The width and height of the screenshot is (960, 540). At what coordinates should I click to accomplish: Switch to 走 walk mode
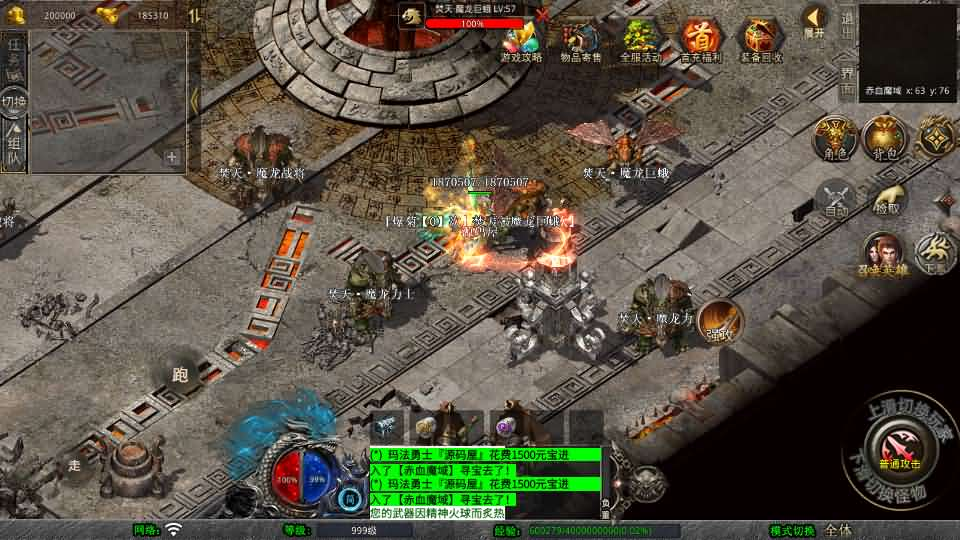point(75,465)
